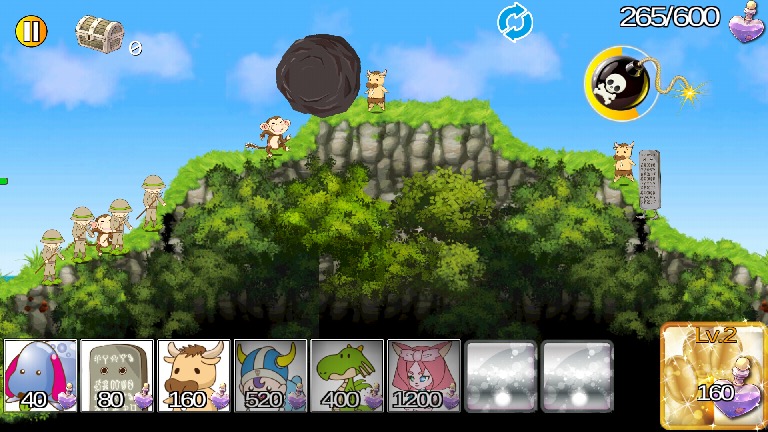Image resolution: width=768 pixels, height=432 pixels.
Task: Upgrade the Lv.2 mana level for 160
Action: [714, 376]
